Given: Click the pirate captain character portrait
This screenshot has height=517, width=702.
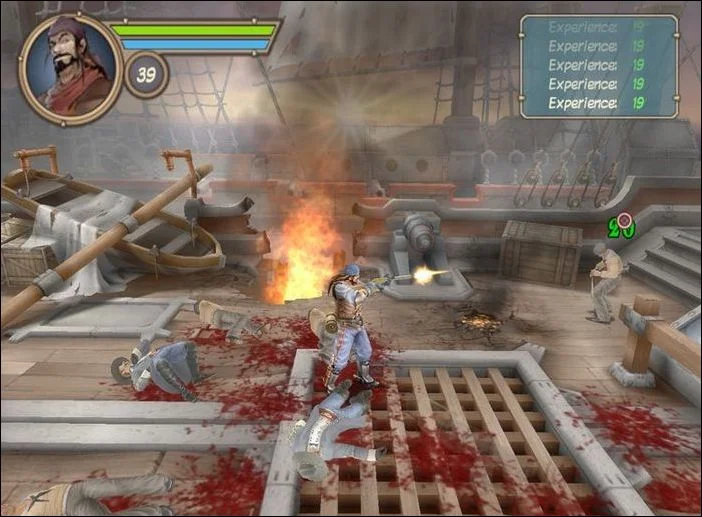Looking at the screenshot, I should tap(69, 68).
